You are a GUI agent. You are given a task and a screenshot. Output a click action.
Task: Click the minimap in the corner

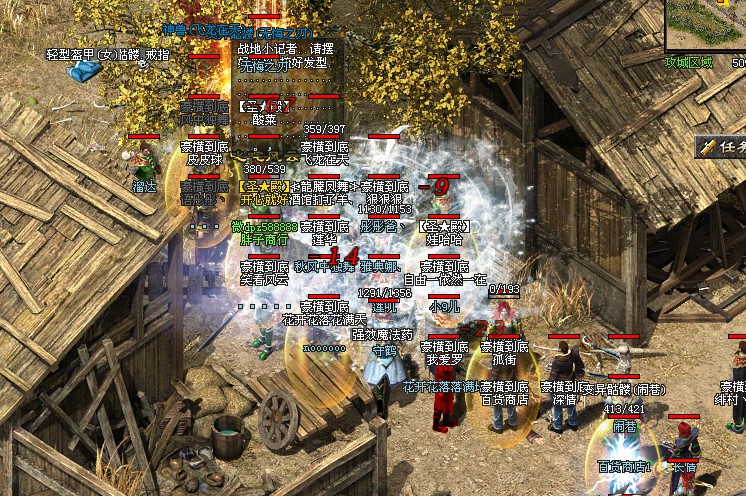click(706, 25)
